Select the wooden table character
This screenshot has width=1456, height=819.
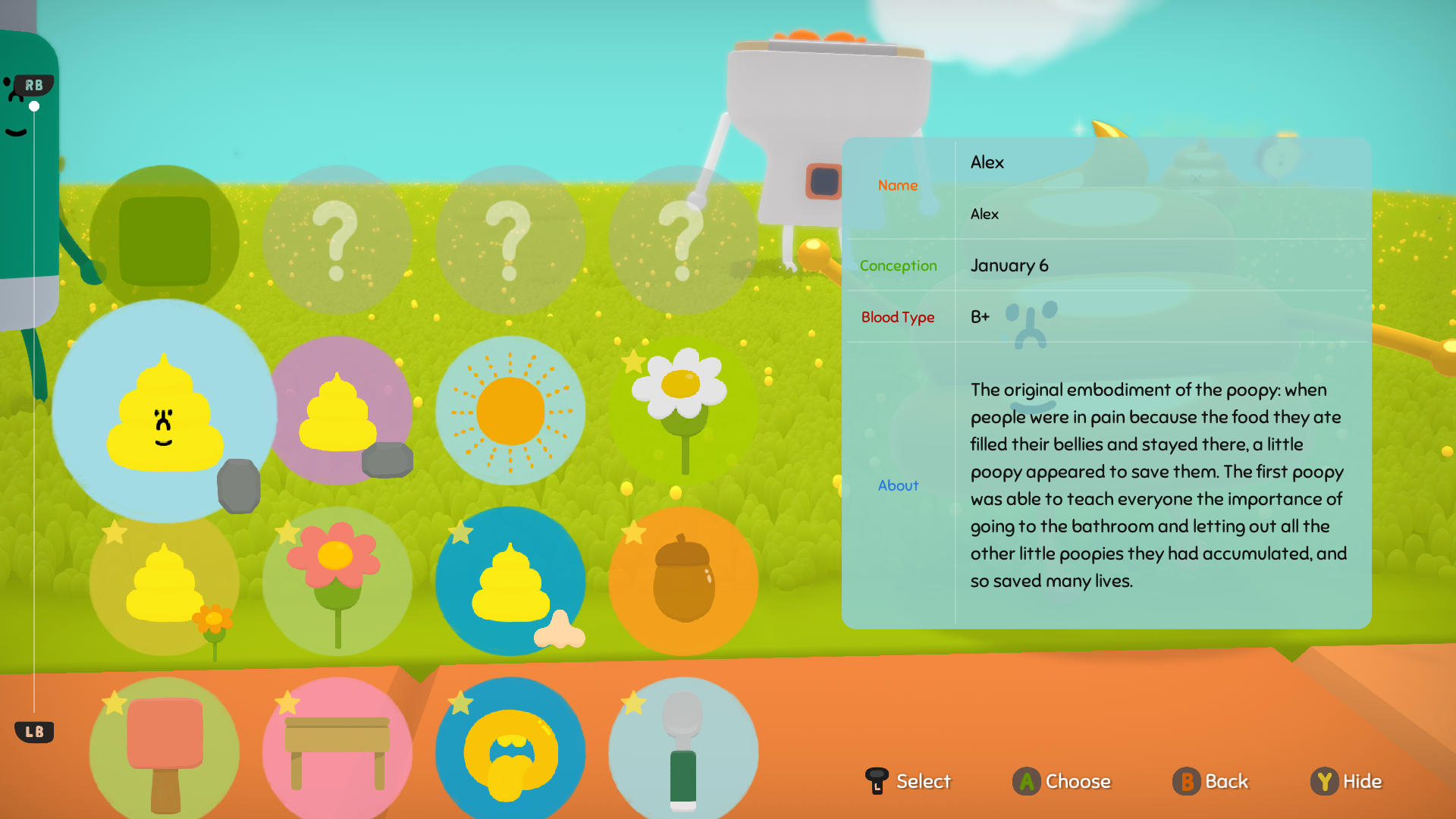point(337,751)
